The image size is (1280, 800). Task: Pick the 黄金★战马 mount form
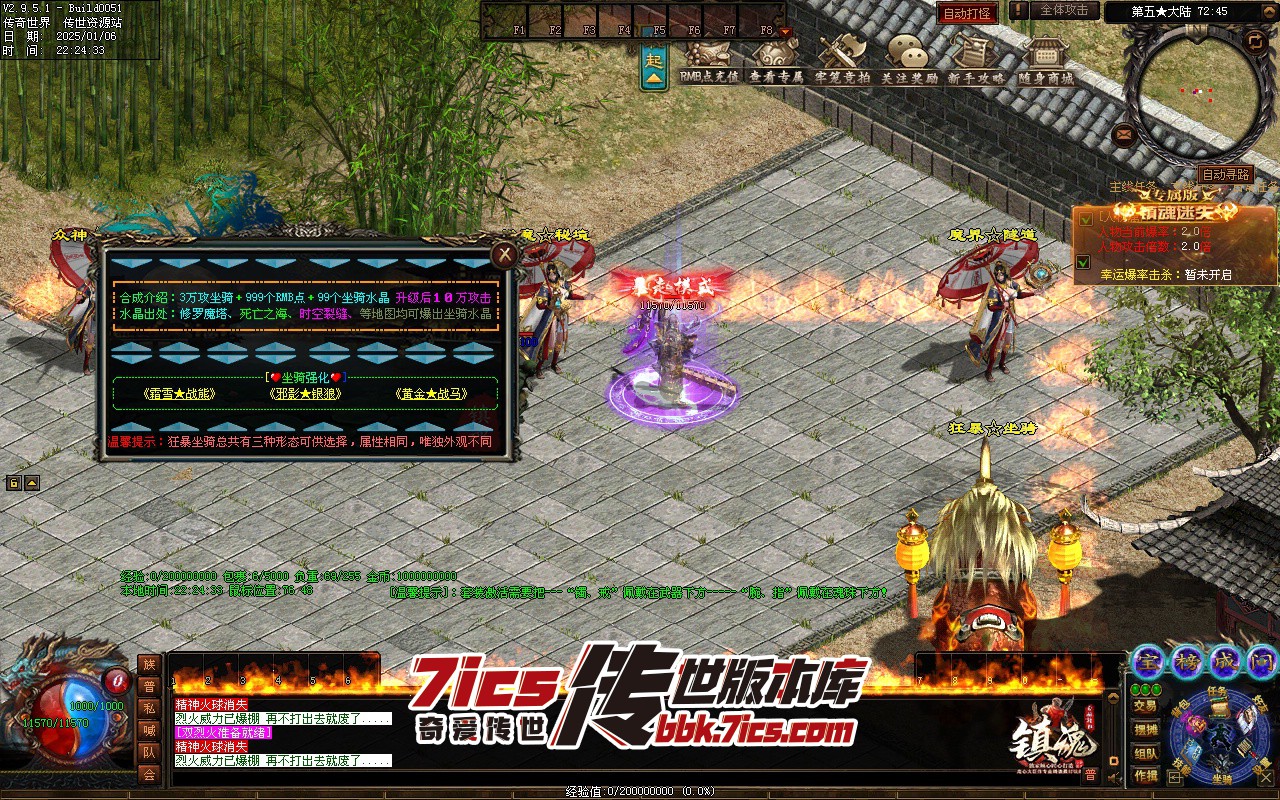click(431, 394)
